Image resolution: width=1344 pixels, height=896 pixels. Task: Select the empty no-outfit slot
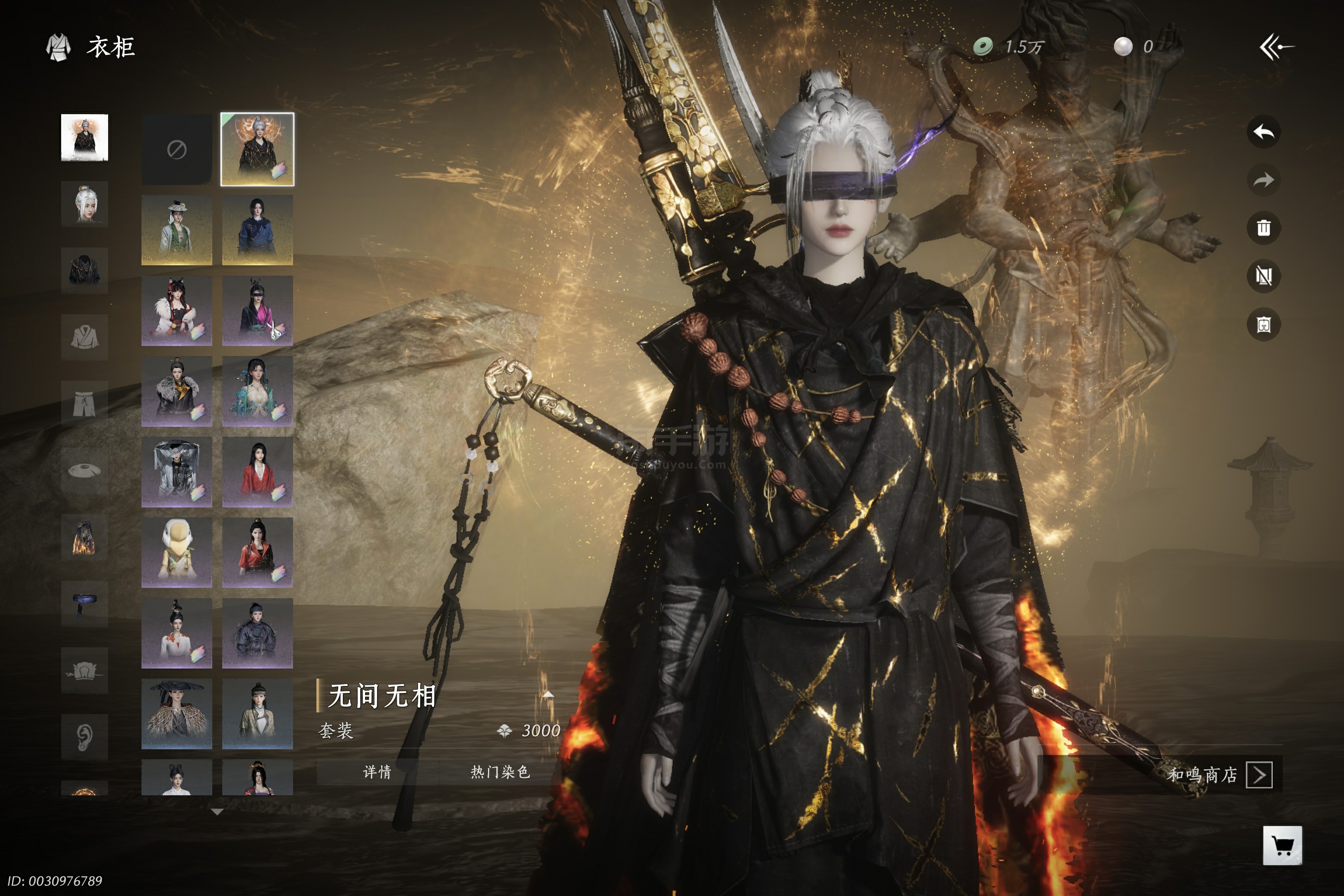(177, 150)
